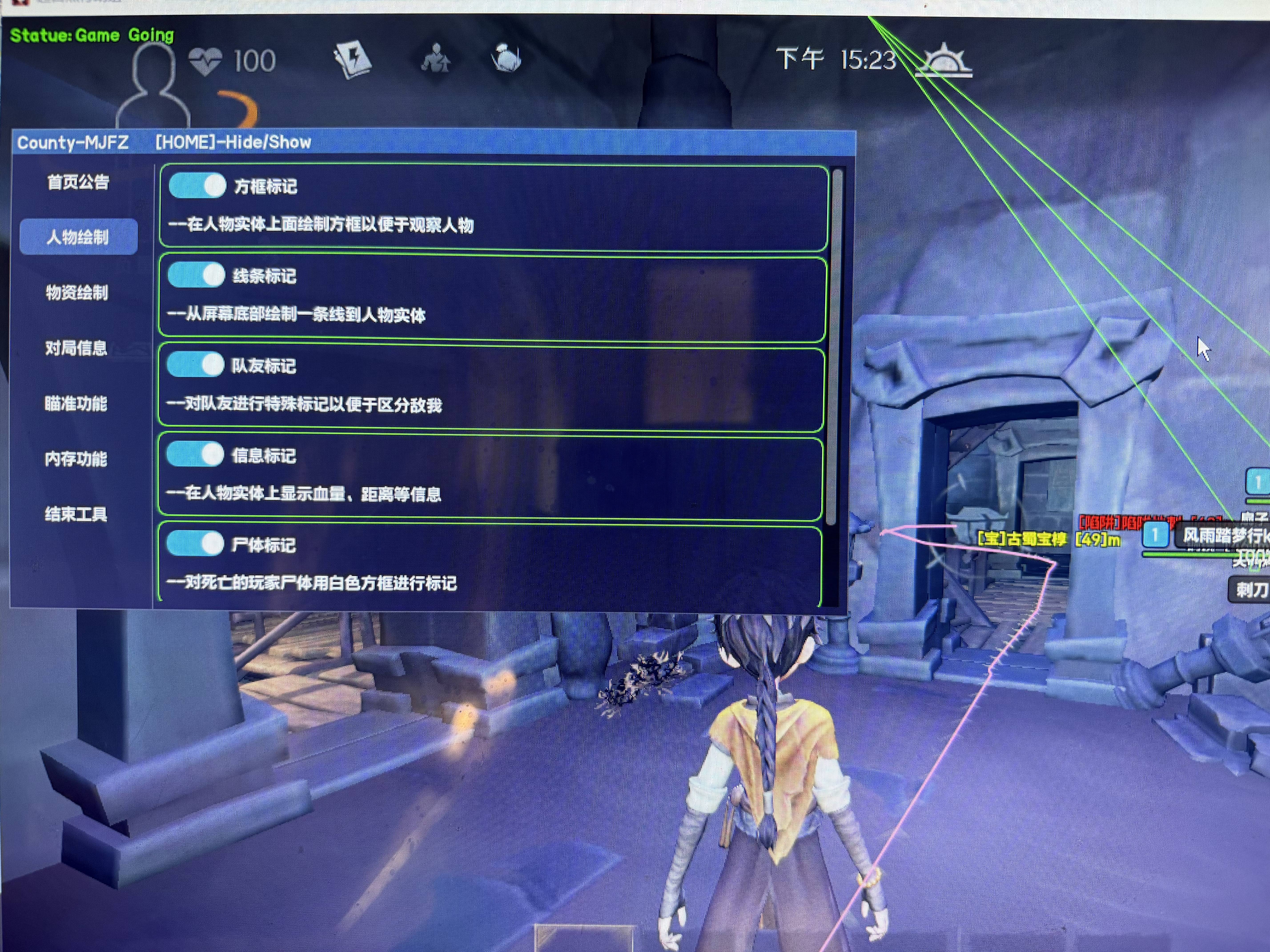1270x952 pixels.
Task: Select the 人物绘制 sidebar tab
Action: click(x=78, y=236)
